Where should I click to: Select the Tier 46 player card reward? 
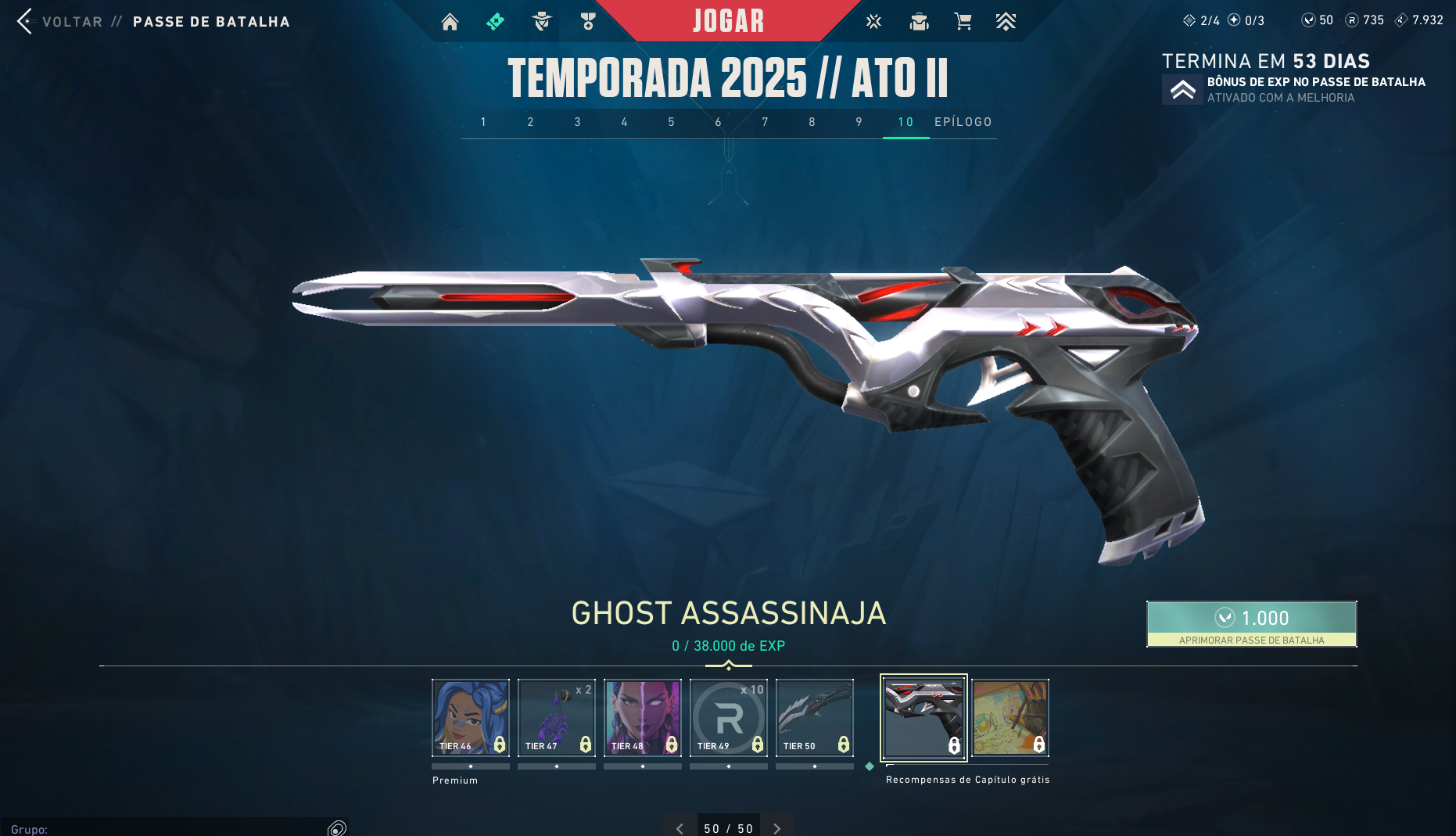[471, 717]
